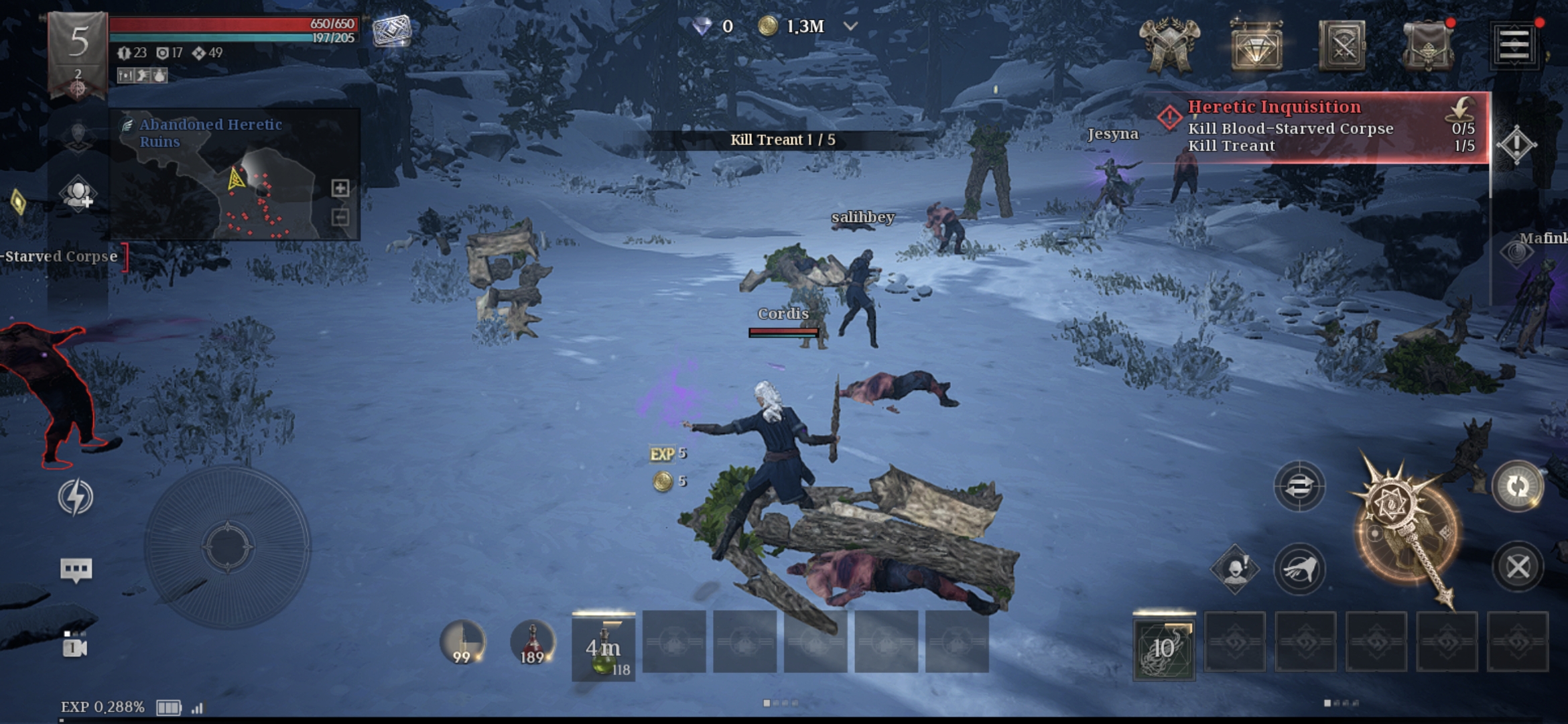1568x724 pixels.
Task: Open the backpack inventory
Action: point(1428,46)
